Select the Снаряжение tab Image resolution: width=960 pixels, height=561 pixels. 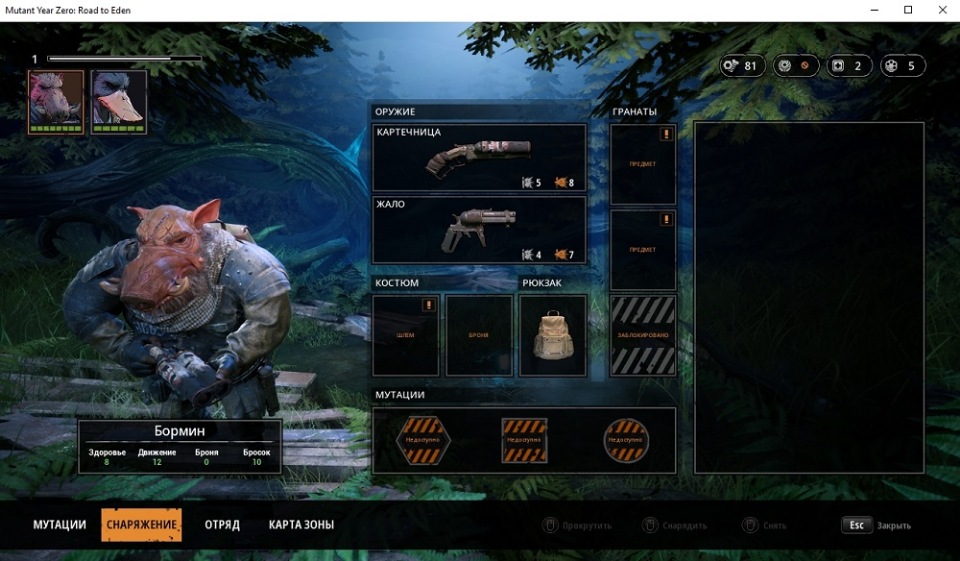coord(141,525)
